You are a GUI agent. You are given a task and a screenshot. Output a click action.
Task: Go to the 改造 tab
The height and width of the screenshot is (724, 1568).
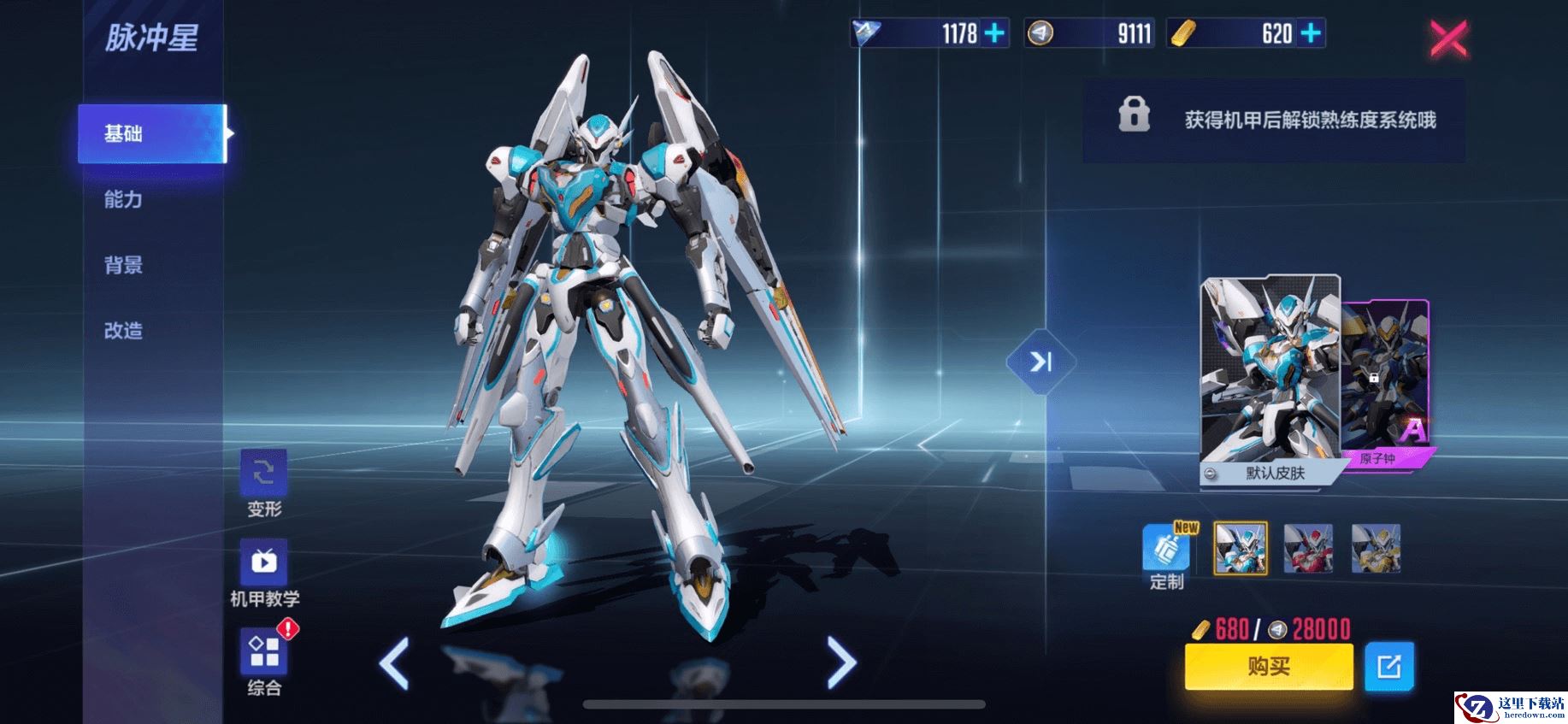[124, 331]
